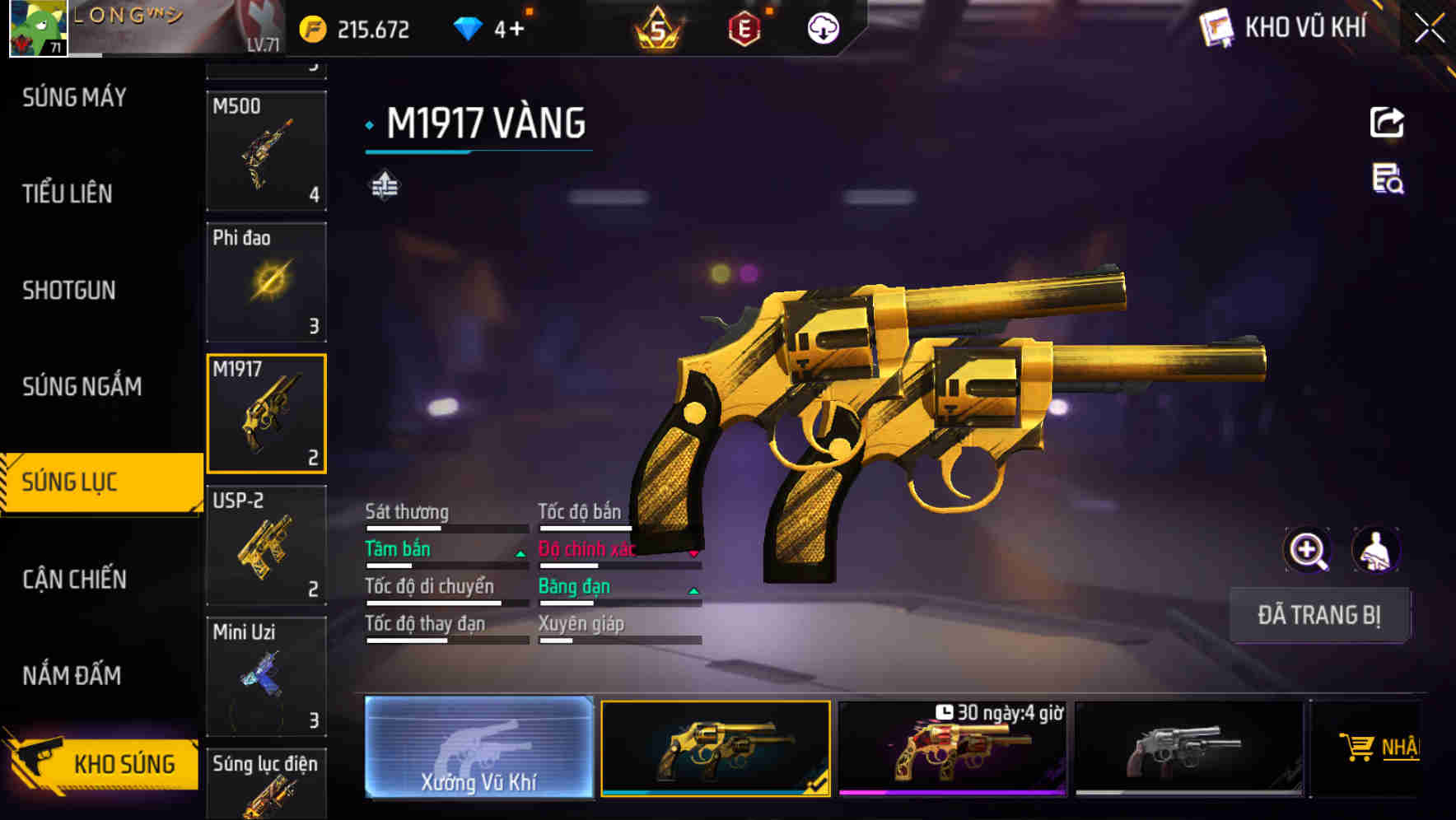The height and width of the screenshot is (820, 1456).
Task: Choose the Mini Uzi weapon slot
Action: tap(266, 676)
